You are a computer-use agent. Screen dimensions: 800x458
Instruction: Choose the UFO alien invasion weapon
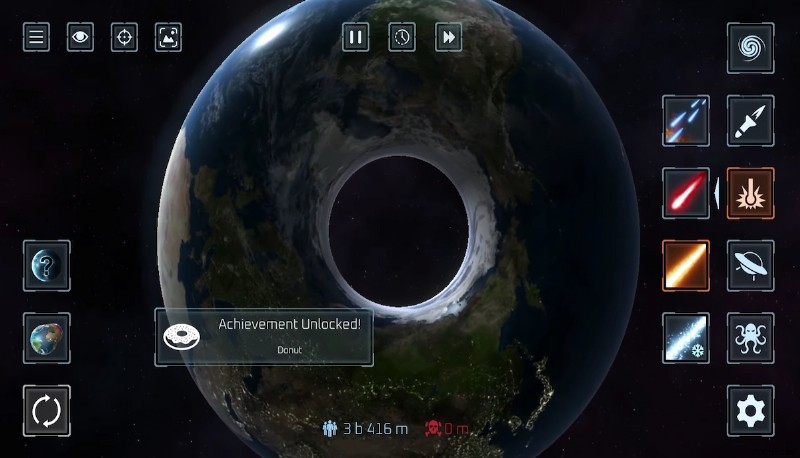tap(750, 265)
